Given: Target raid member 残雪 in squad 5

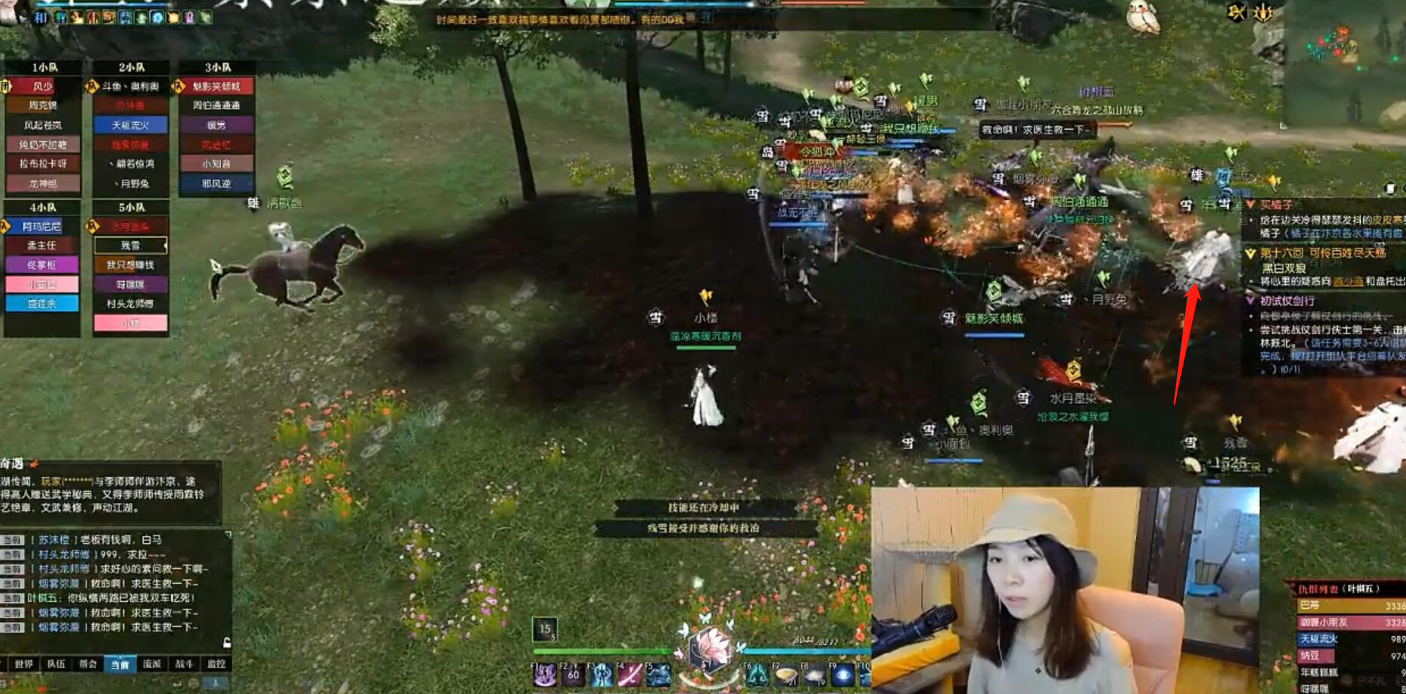Looking at the screenshot, I should 130,245.
